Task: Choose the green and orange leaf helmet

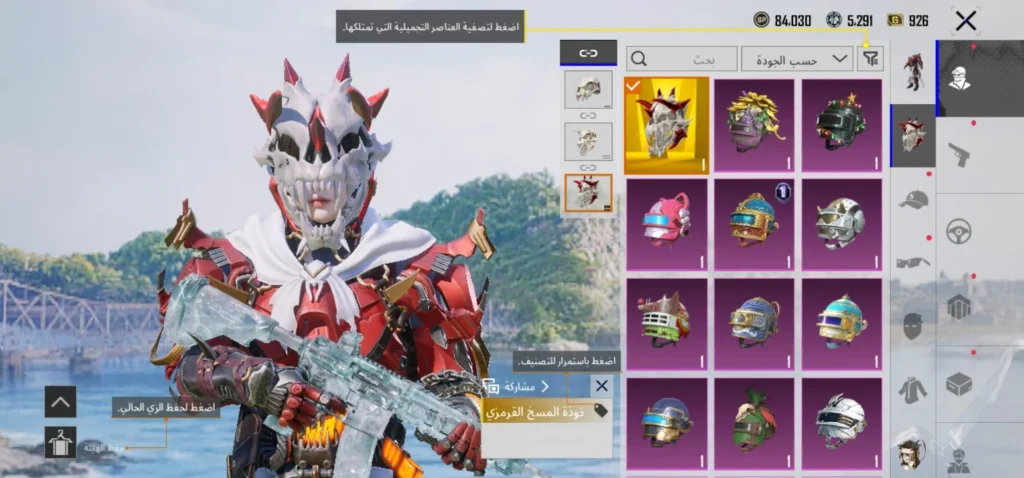Action: pos(754,423)
